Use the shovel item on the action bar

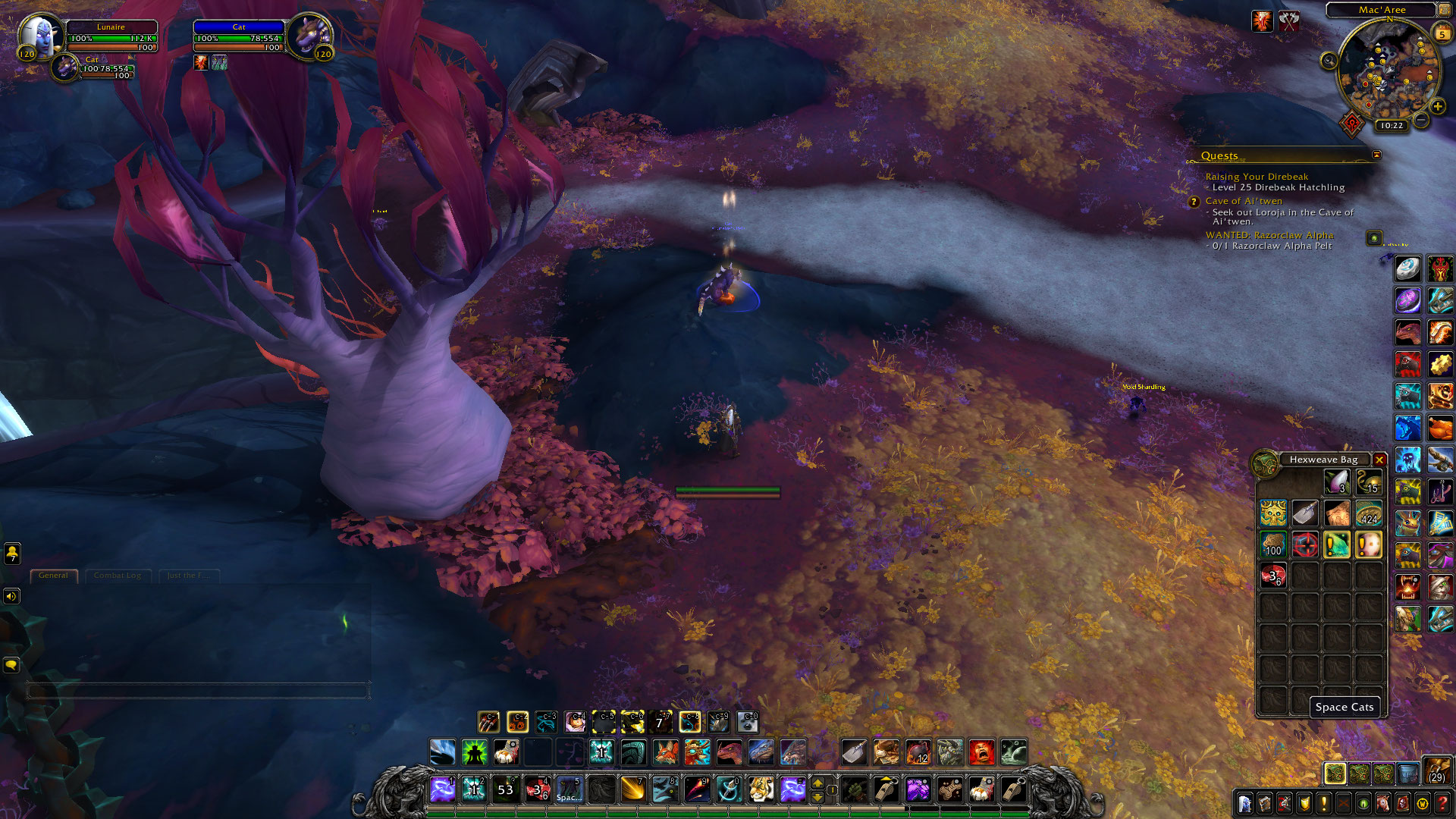point(855,752)
